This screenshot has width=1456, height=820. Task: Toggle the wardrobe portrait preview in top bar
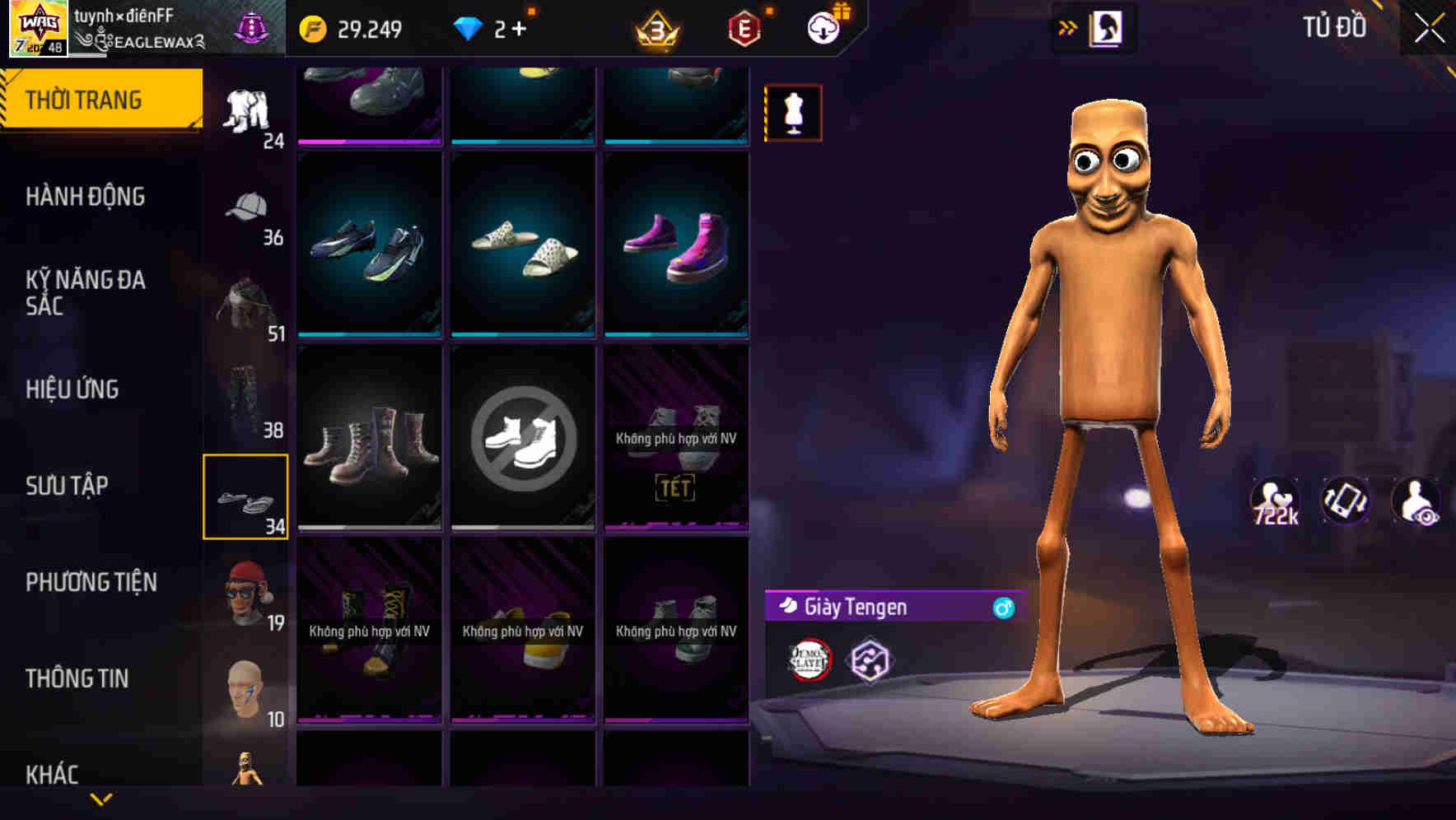click(x=1104, y=27)
